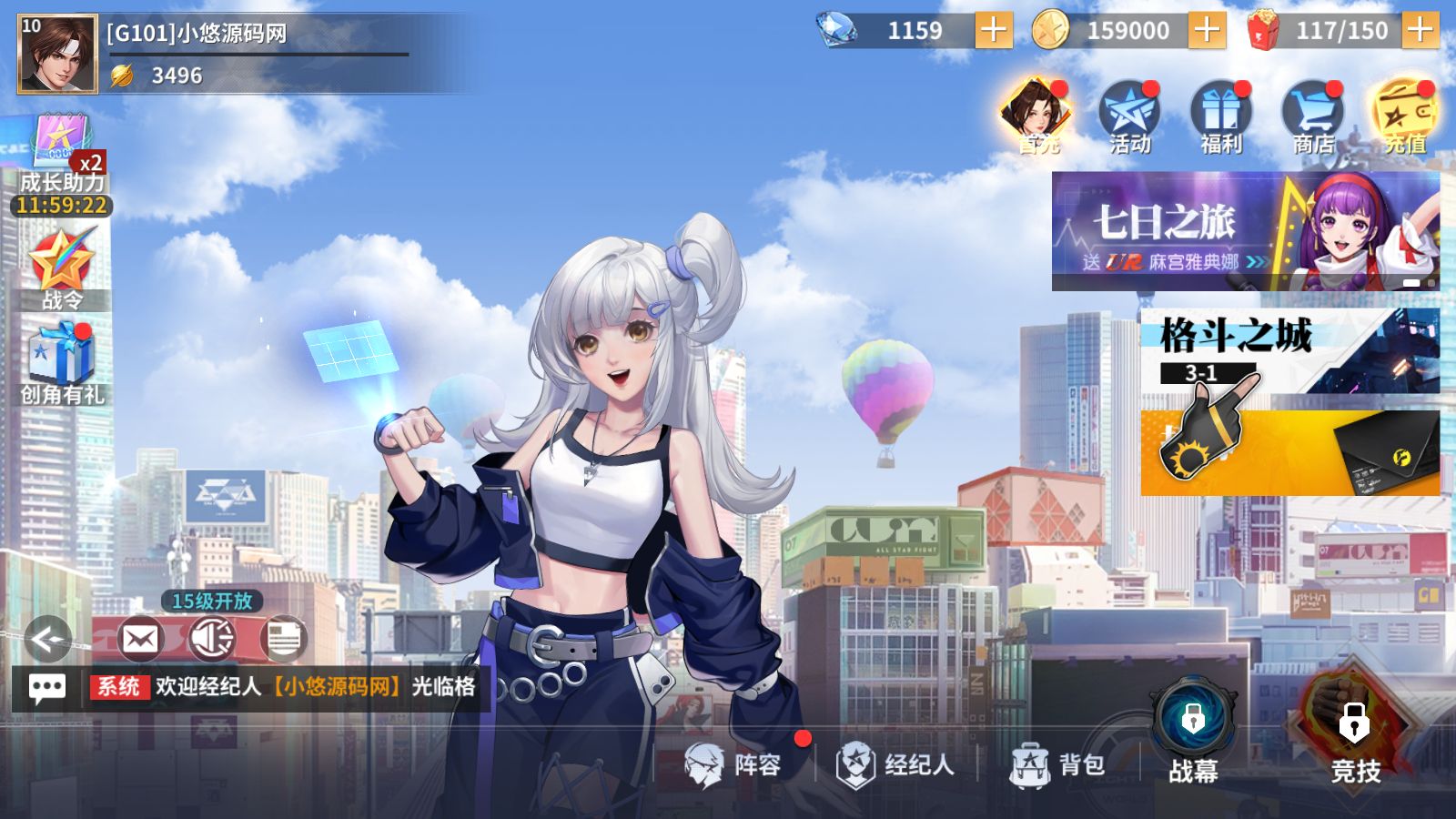1456x819 pixels.
Task: Open 背包 backpack inventory
Action: tap(1058, 764)
